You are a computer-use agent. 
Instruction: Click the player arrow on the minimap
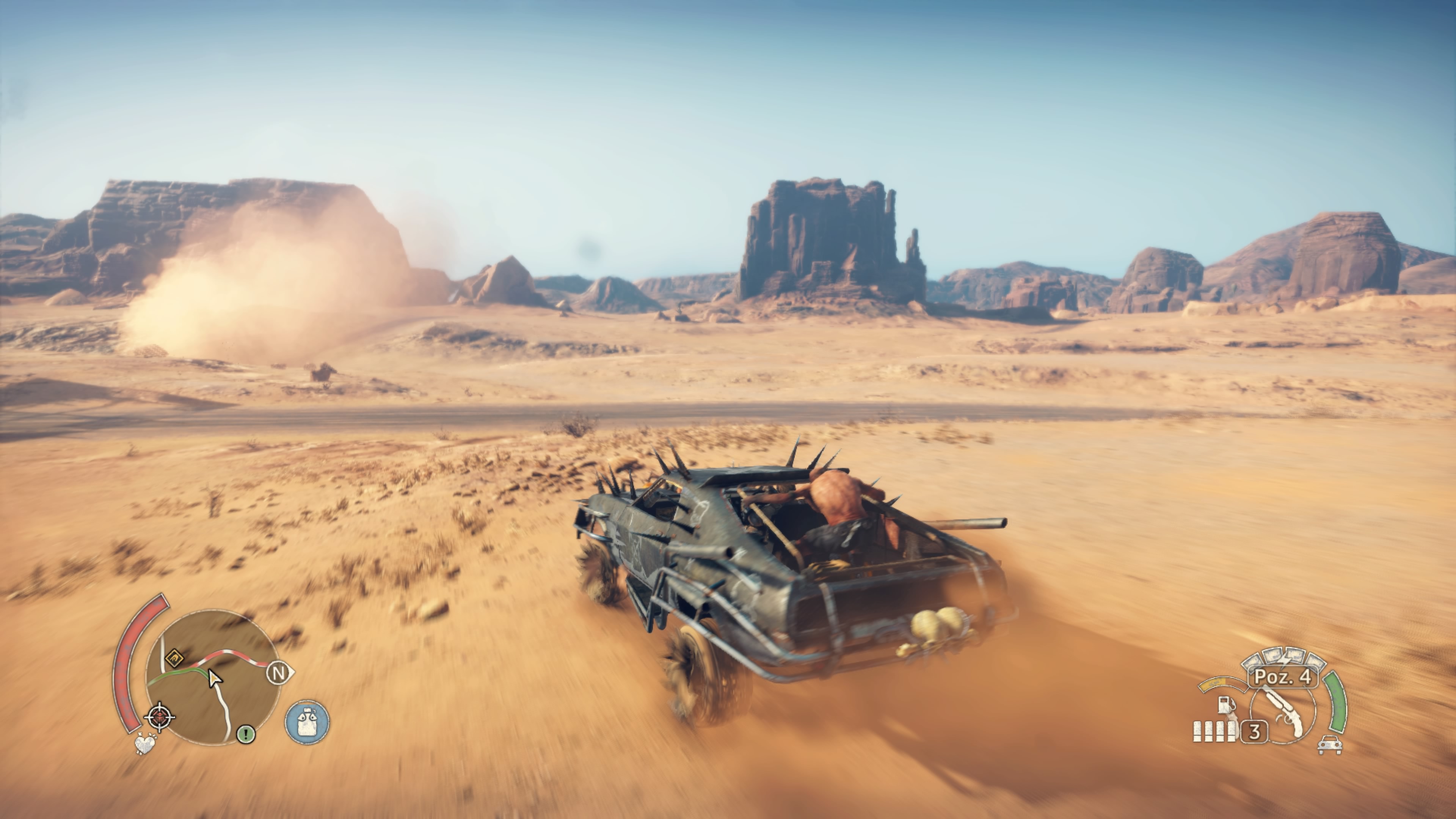[x=214, y=678]
